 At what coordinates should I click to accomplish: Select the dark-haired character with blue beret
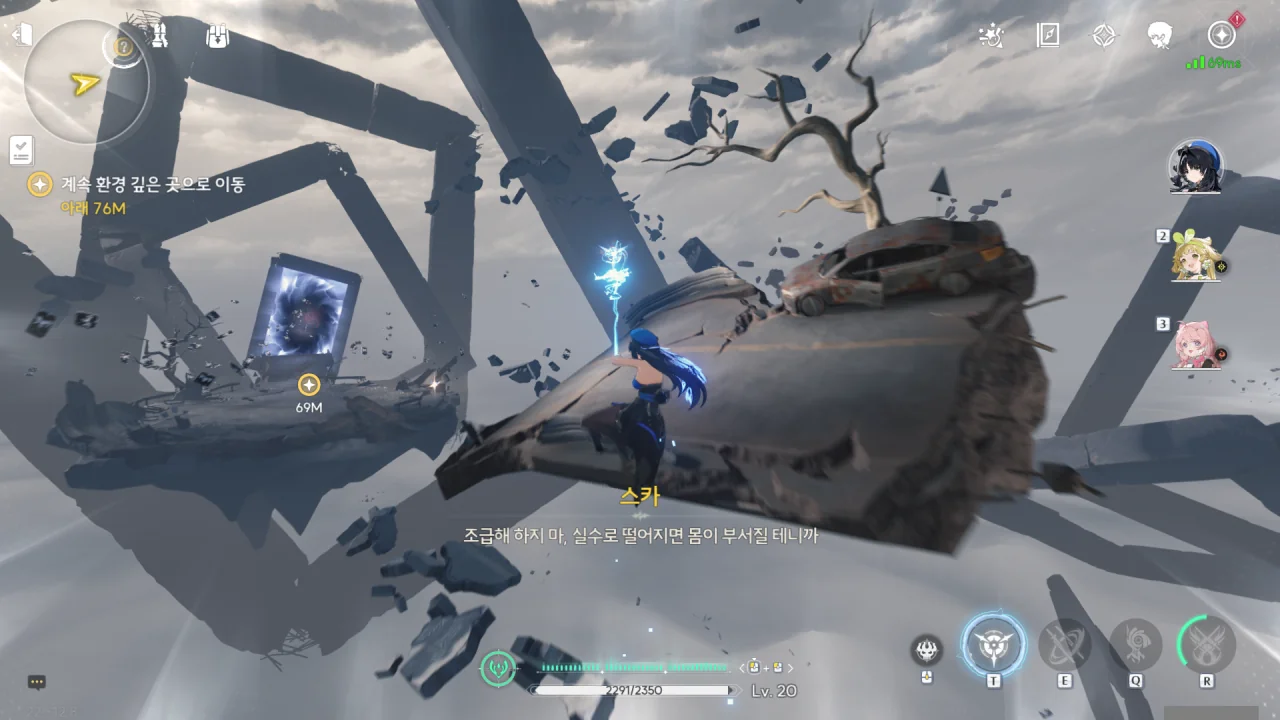pyautogui.click(x=1195, y=167)
